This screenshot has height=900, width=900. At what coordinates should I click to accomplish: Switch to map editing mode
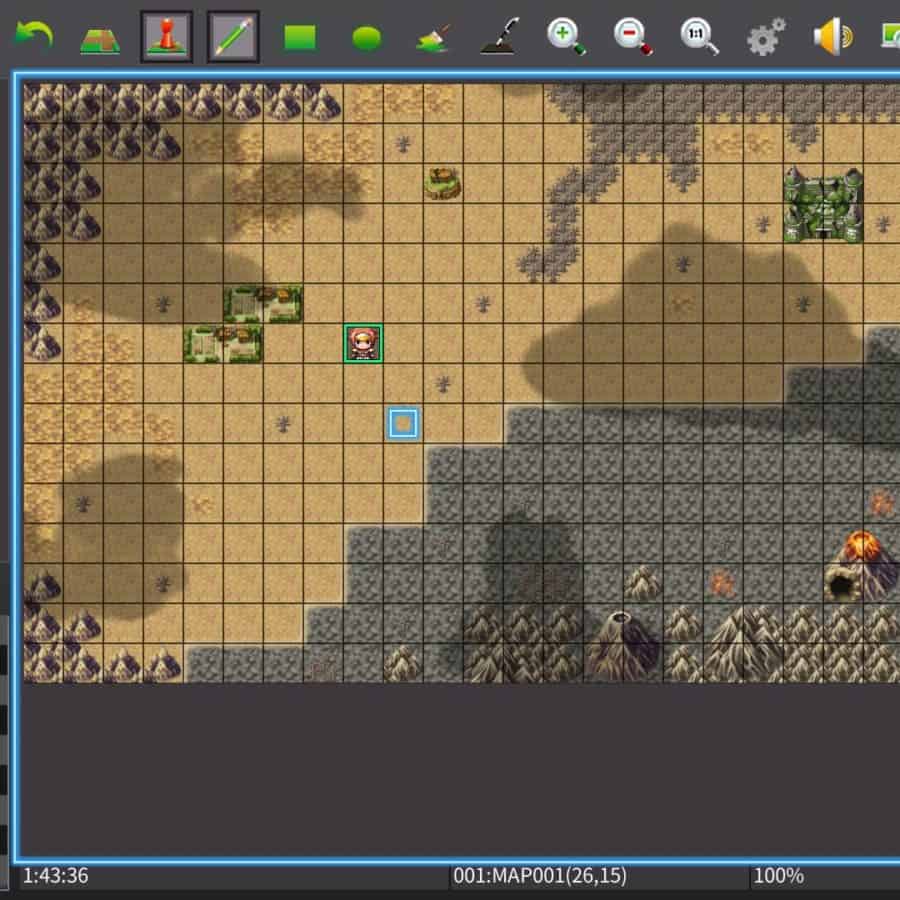pyautogui.click(x=100, y=38)
